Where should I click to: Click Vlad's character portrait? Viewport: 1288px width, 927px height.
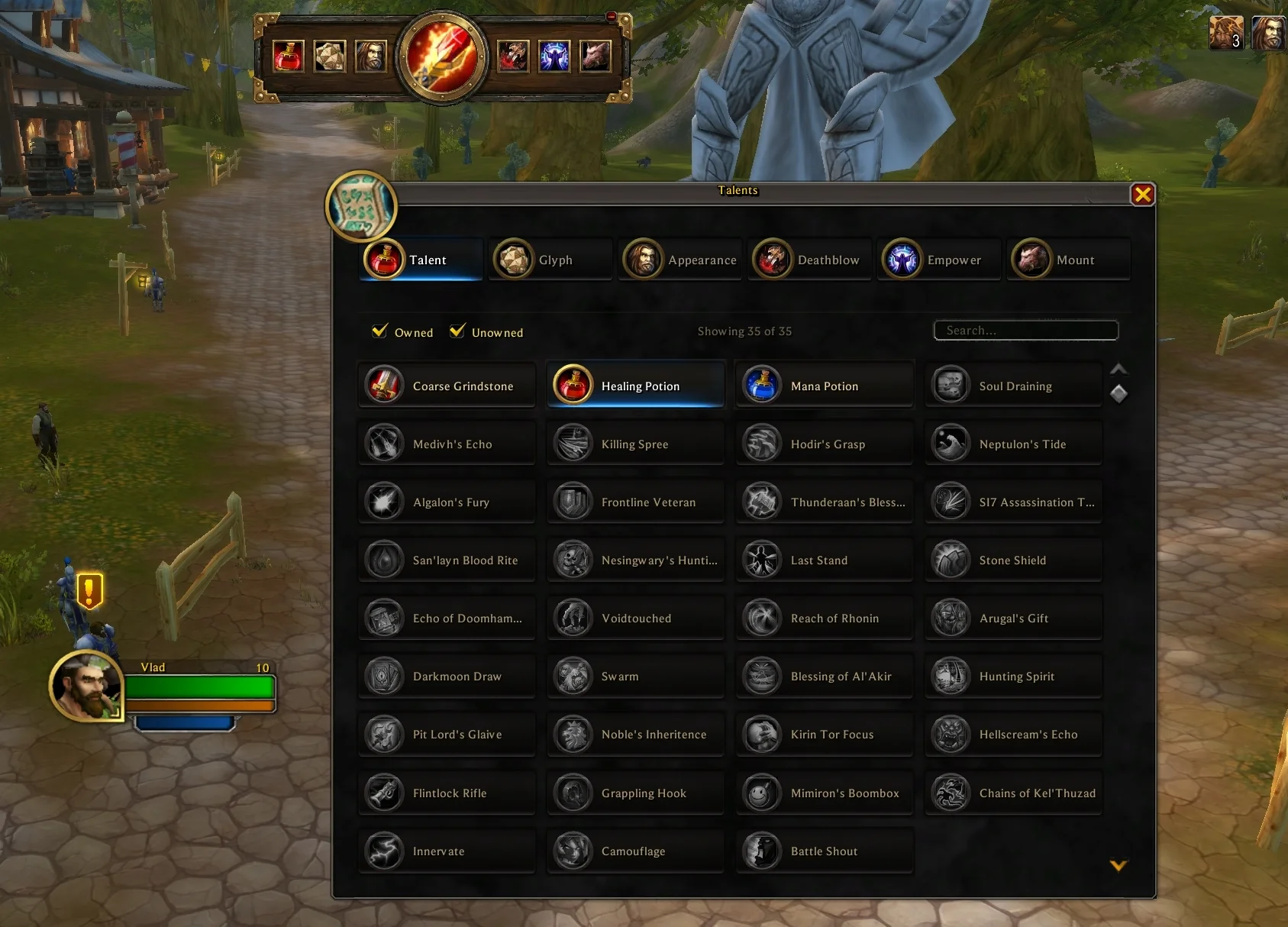[86, 686]
